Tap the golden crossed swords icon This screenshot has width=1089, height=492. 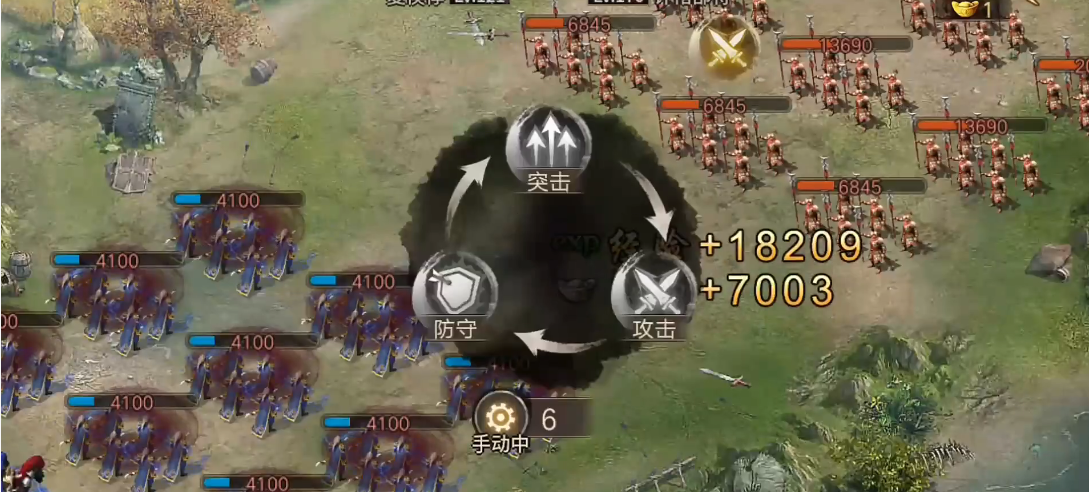[723, 47]
